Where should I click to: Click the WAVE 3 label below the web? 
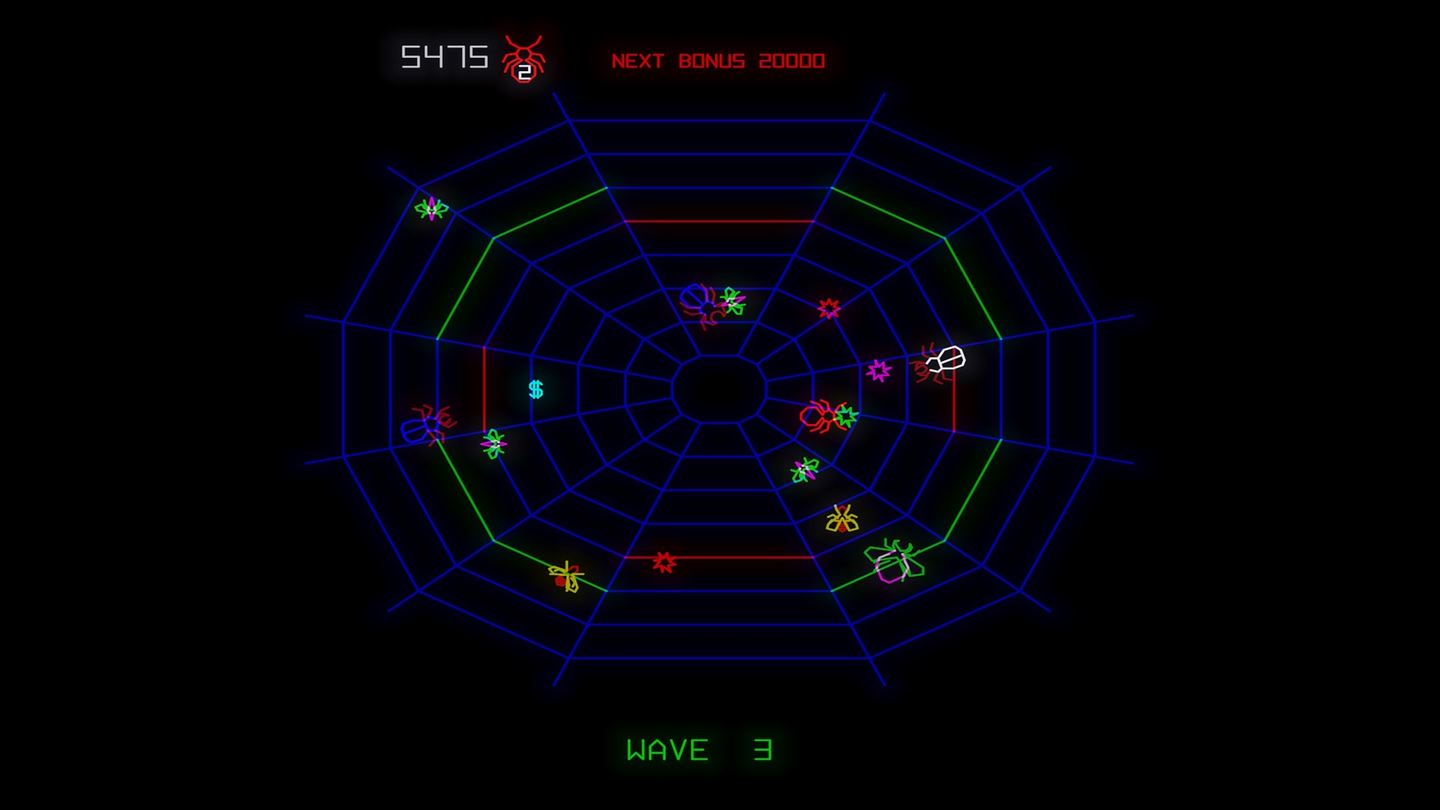698,748
